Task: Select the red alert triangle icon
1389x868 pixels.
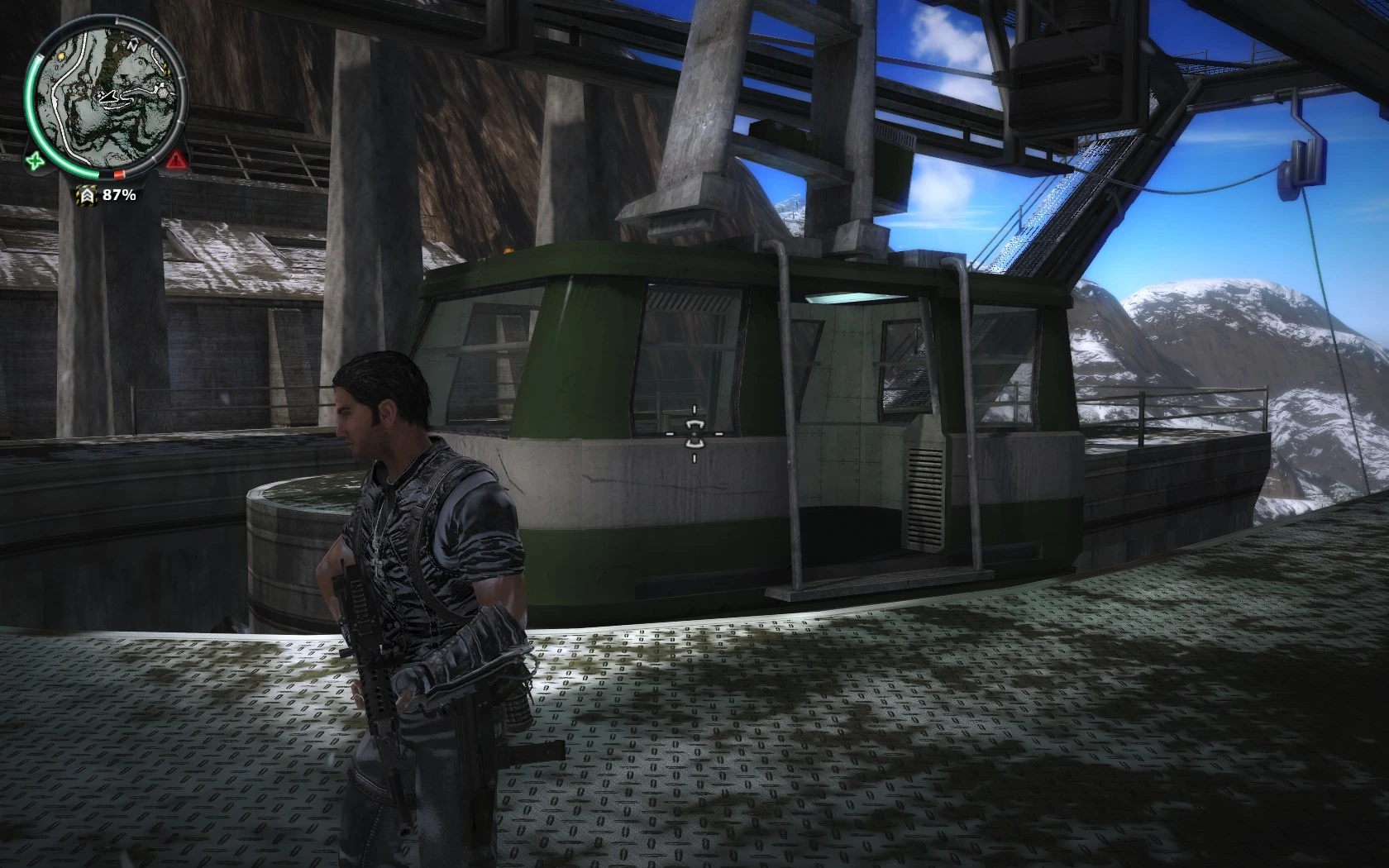Action: [175, 160]
